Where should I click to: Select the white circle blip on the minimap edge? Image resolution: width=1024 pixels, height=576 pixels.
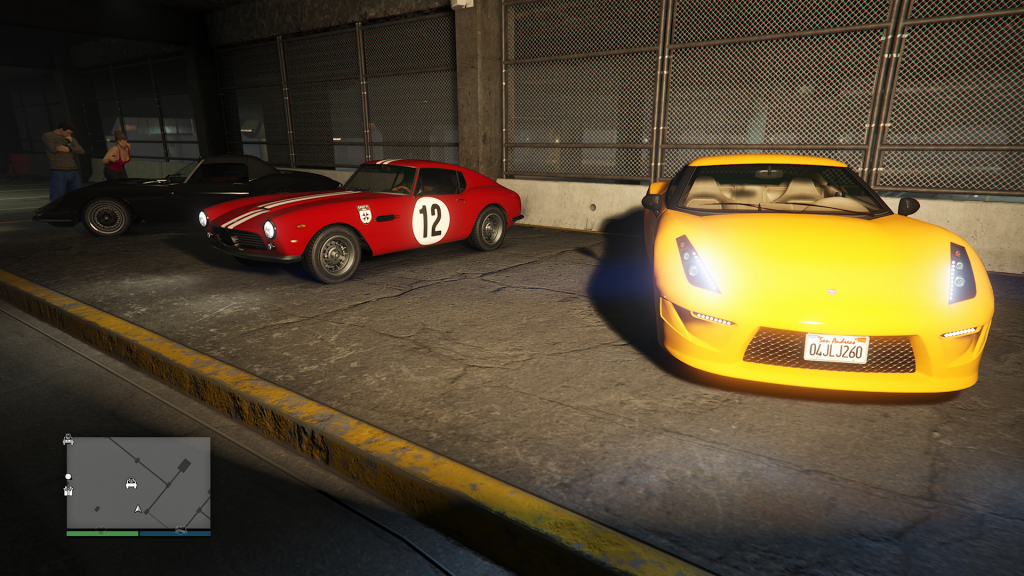(68, 476)
